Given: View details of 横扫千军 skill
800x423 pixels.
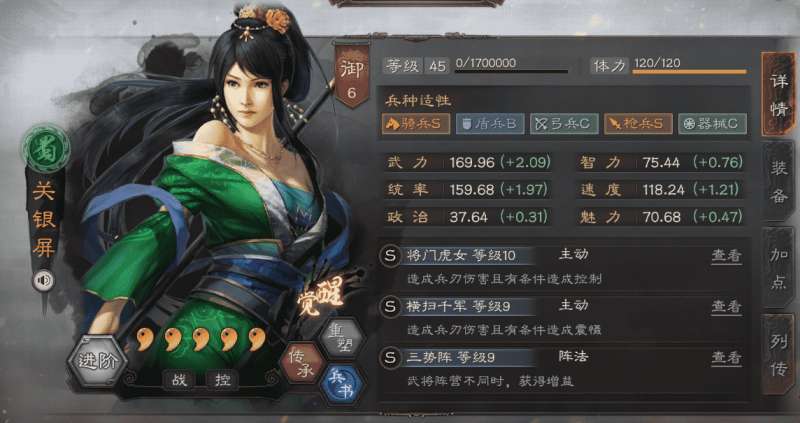Looking at the screenshot, I should point(726,306).
